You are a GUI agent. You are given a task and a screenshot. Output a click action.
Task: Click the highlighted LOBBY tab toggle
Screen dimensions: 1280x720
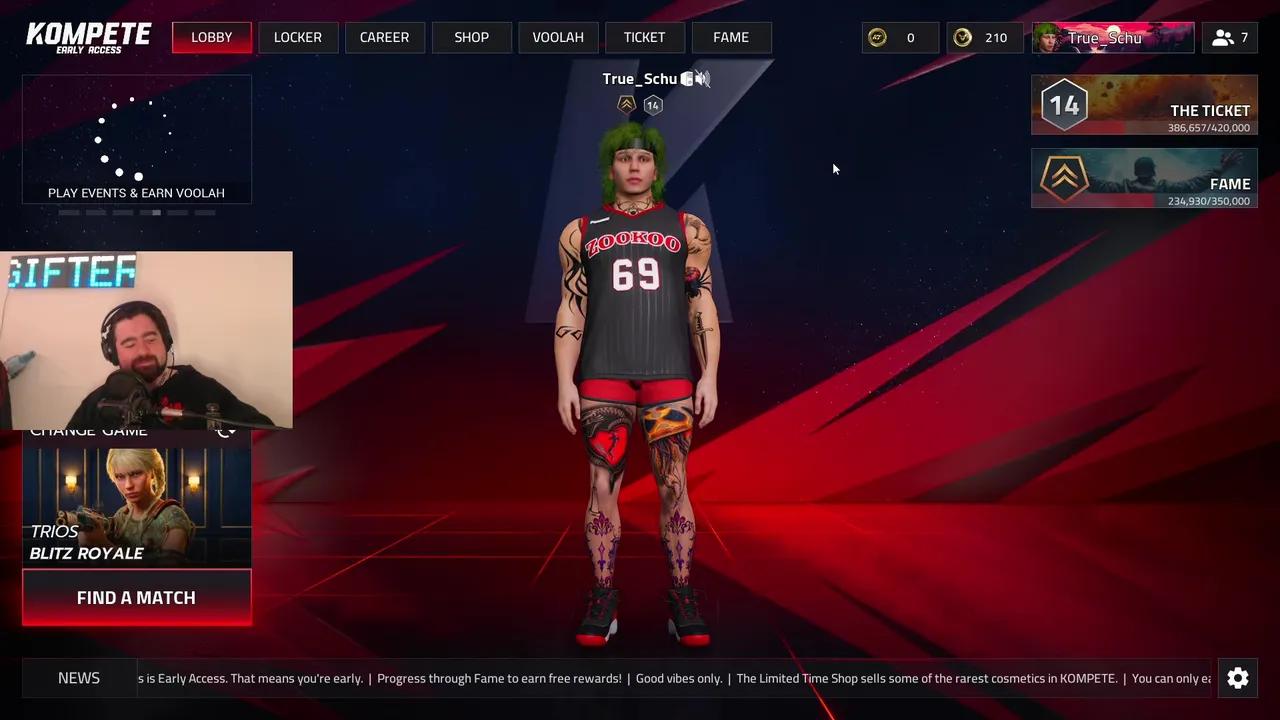[x=211, y=37]
